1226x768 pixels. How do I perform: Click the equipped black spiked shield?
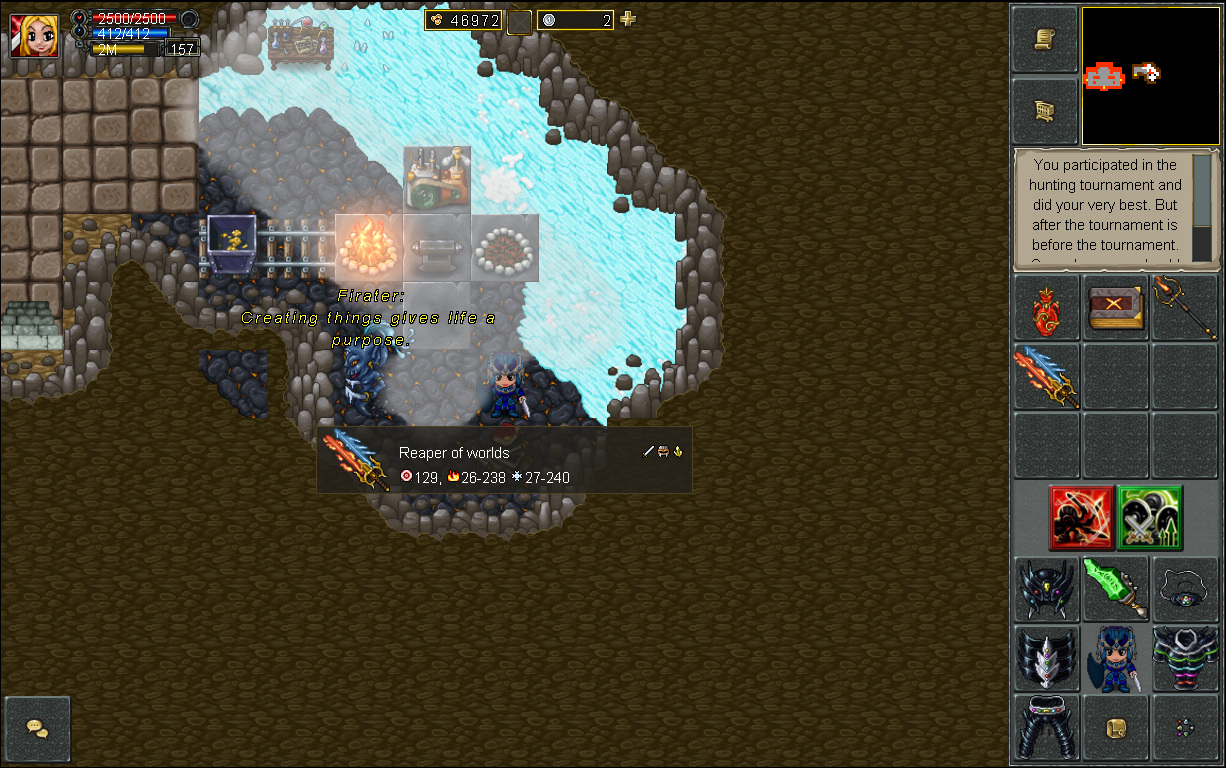[1046, 659]
